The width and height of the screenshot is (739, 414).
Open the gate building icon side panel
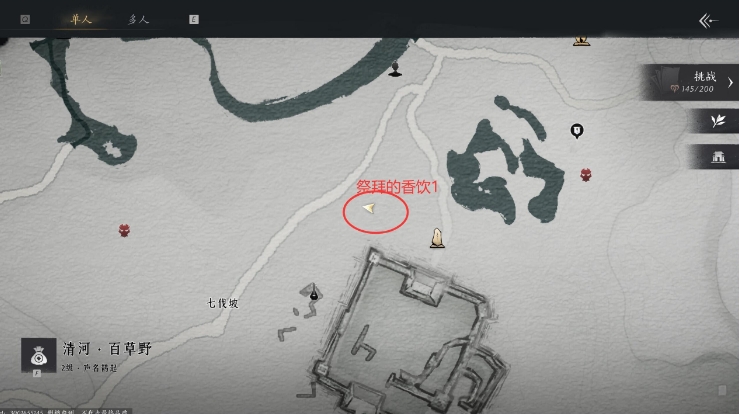click(716, 156)
